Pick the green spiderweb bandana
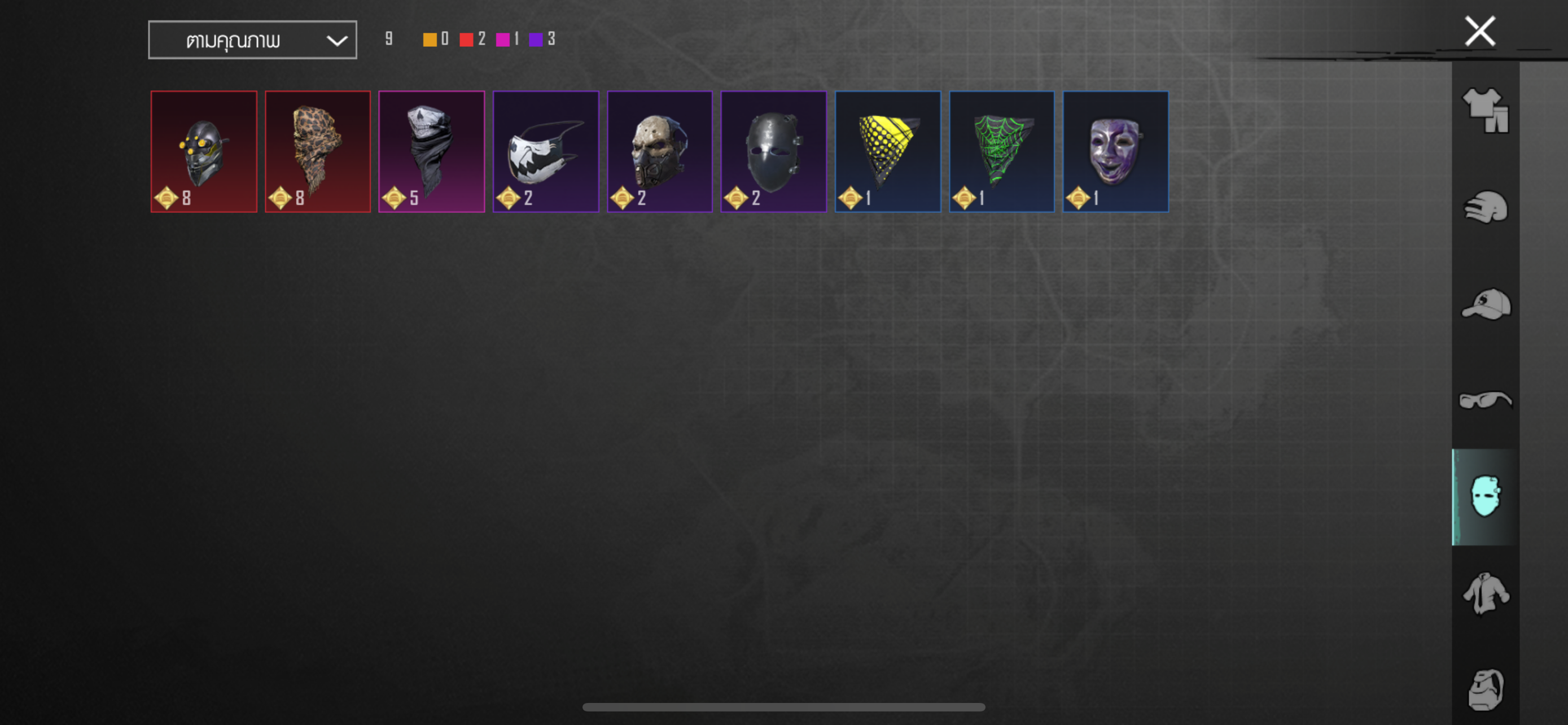 (x=1001, y=151)
